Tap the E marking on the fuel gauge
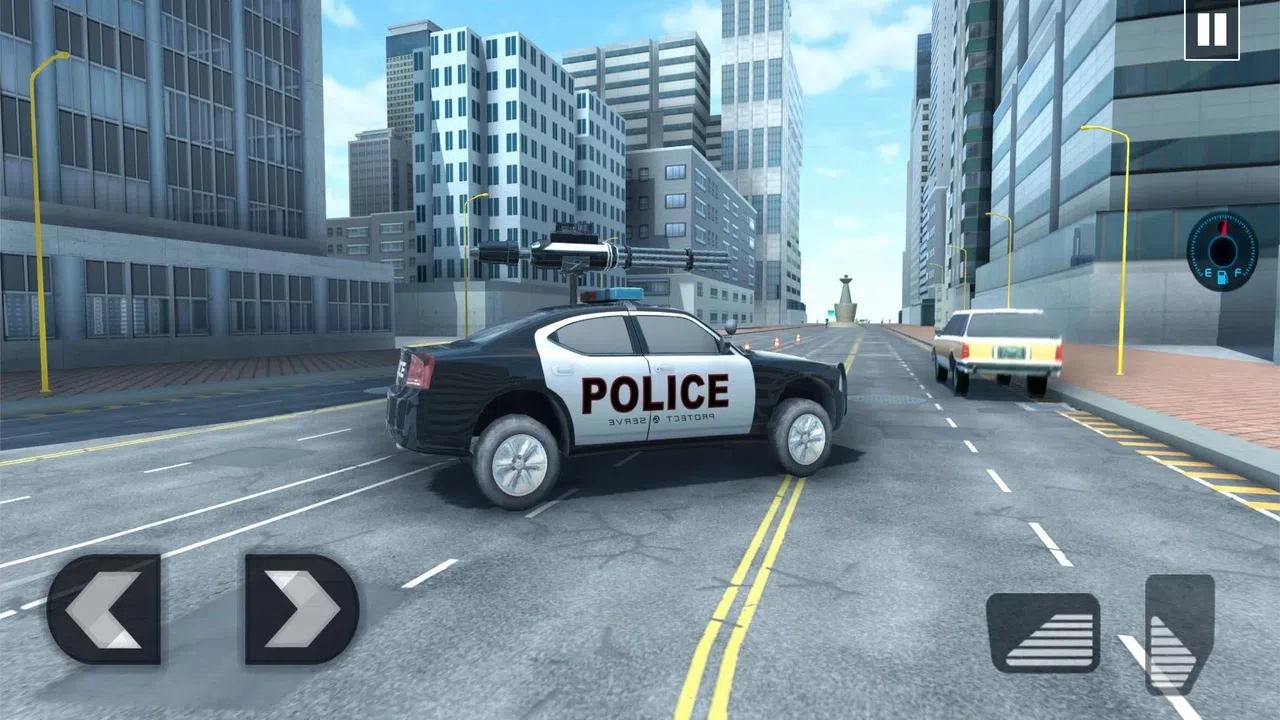The height and width of the screenshot is (720, 1280). point(1208,273)
